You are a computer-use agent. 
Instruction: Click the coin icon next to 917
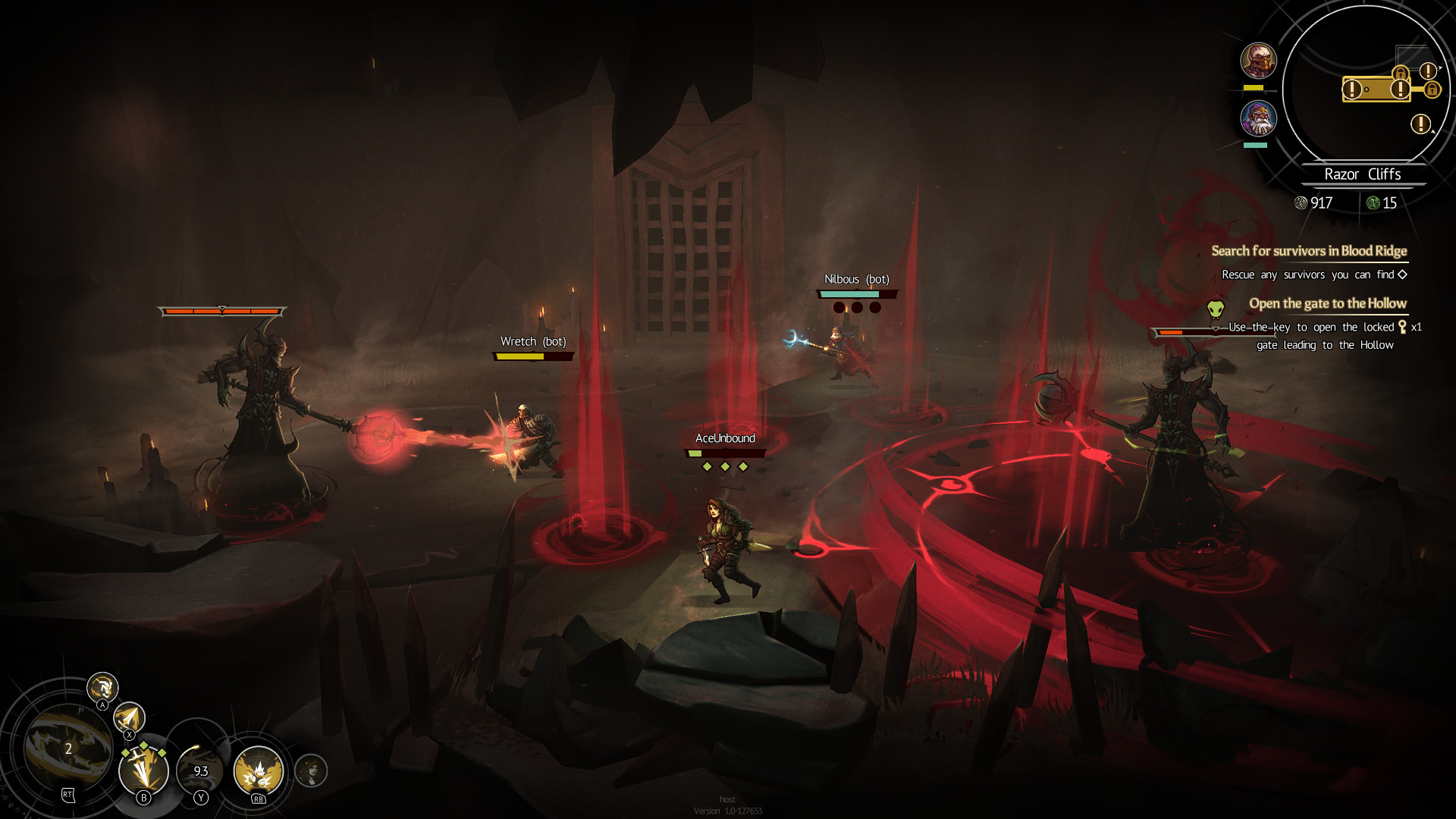coord(1302,202)
